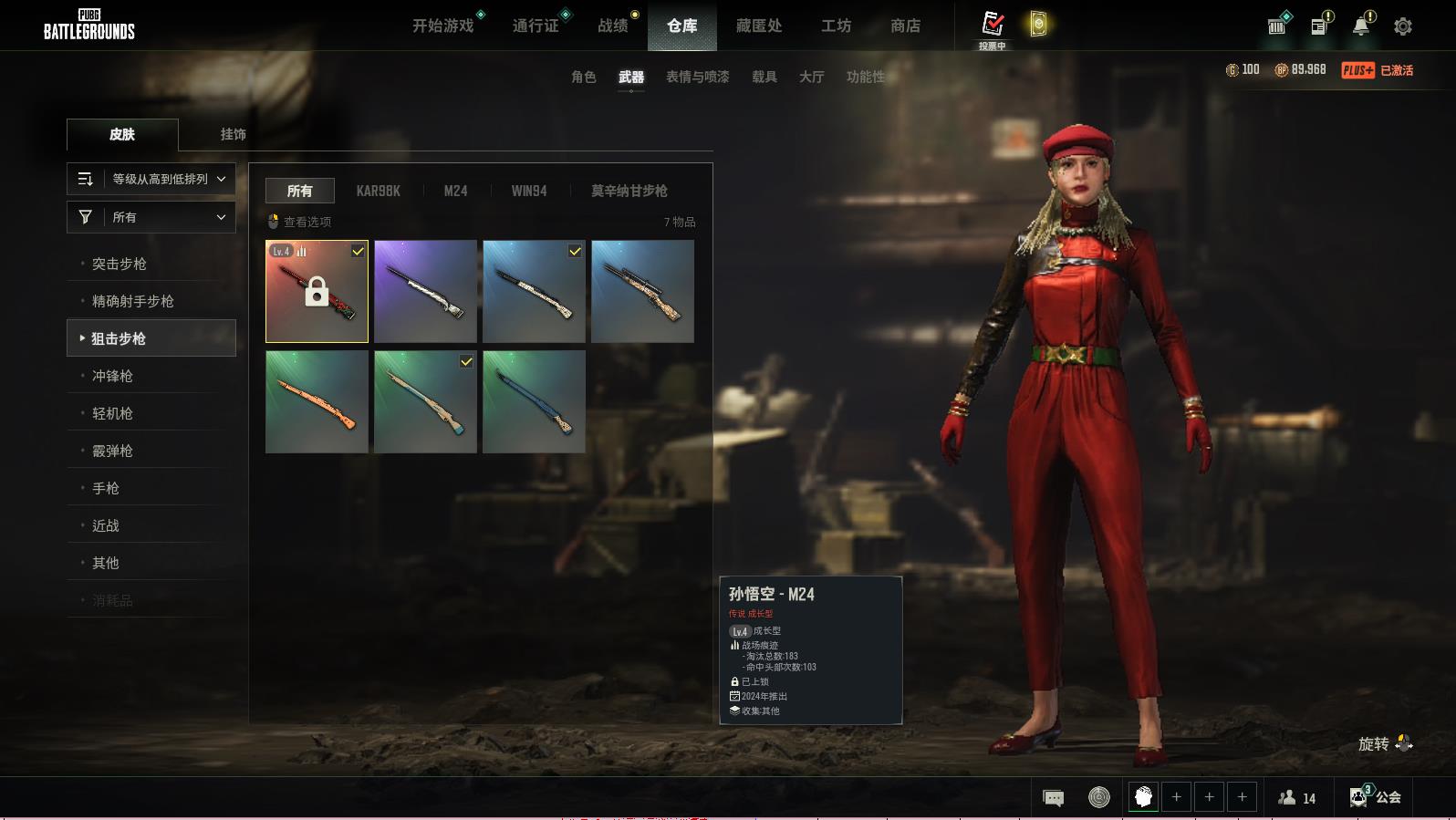This screenshot has width=1456, height=820.
Task: Go to the 通行证 pass page
Action: coord(536,26)
